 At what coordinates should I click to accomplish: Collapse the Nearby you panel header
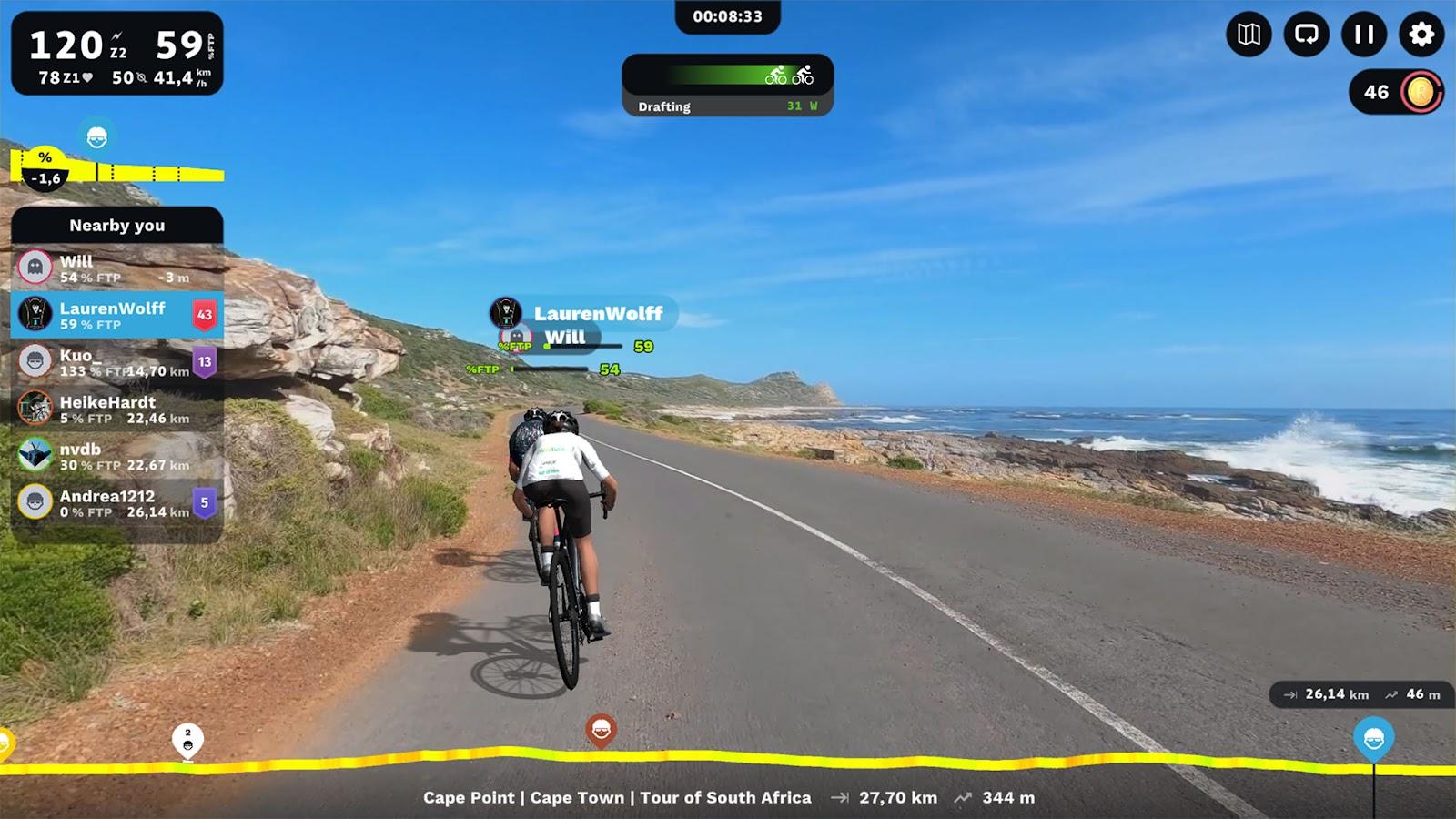(117, 226)
